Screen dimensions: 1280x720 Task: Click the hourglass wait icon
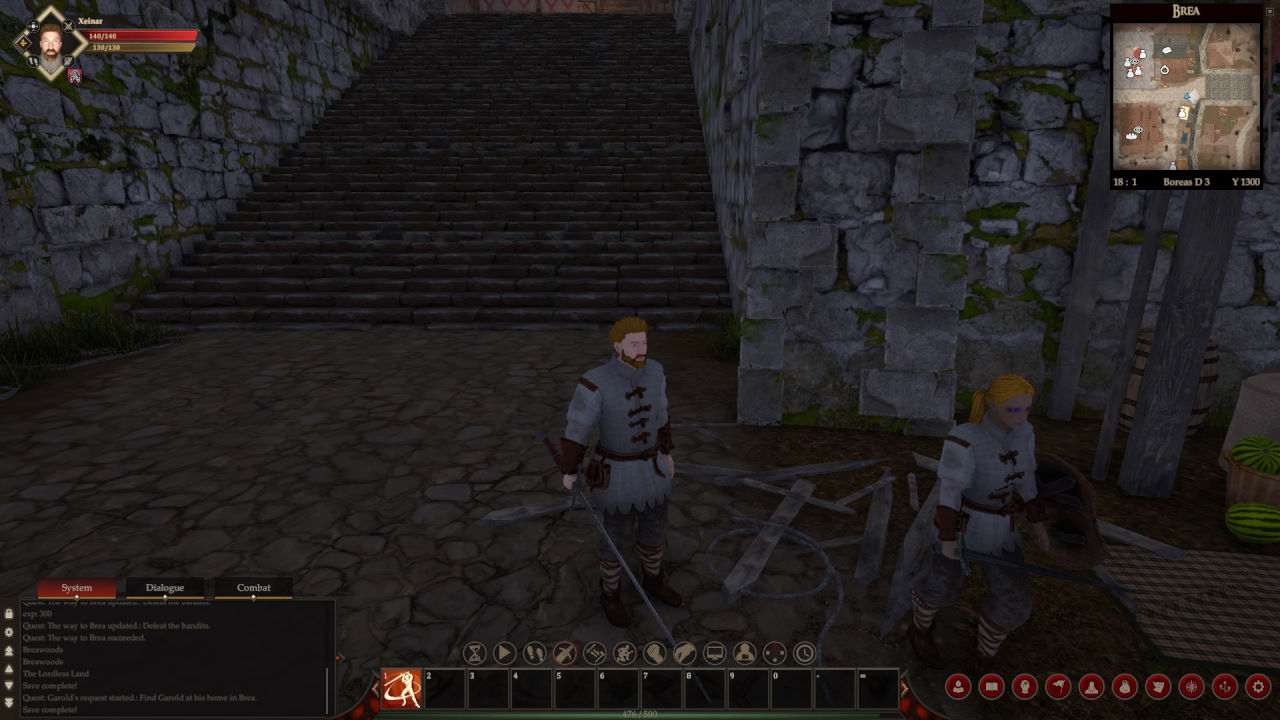pos(475,654)
